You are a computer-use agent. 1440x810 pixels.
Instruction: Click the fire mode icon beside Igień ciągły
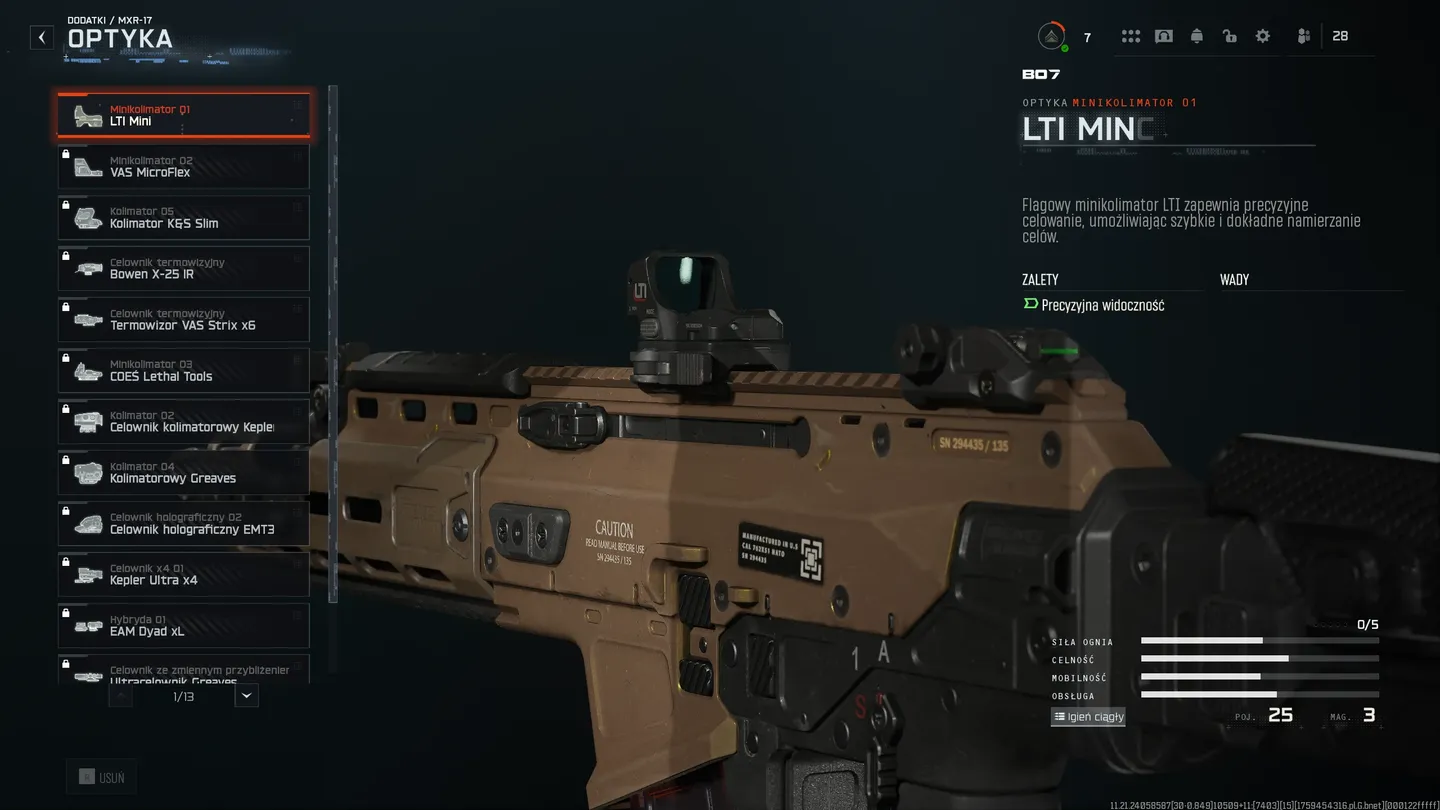point(1059,717)
